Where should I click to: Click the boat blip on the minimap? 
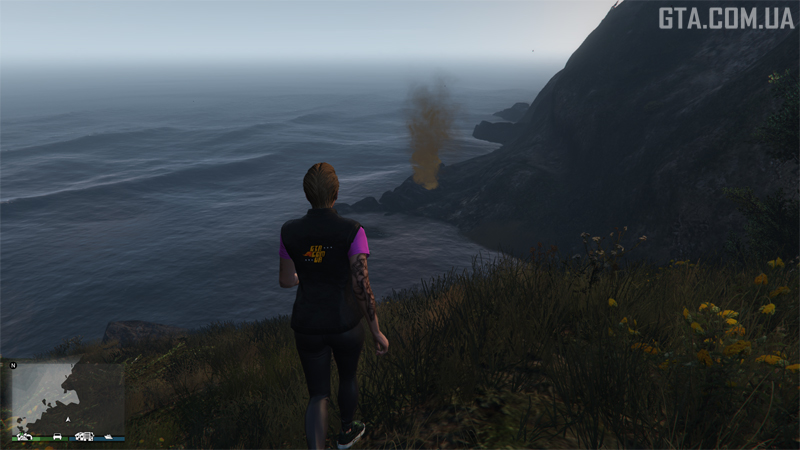click(x=108, y=436)
